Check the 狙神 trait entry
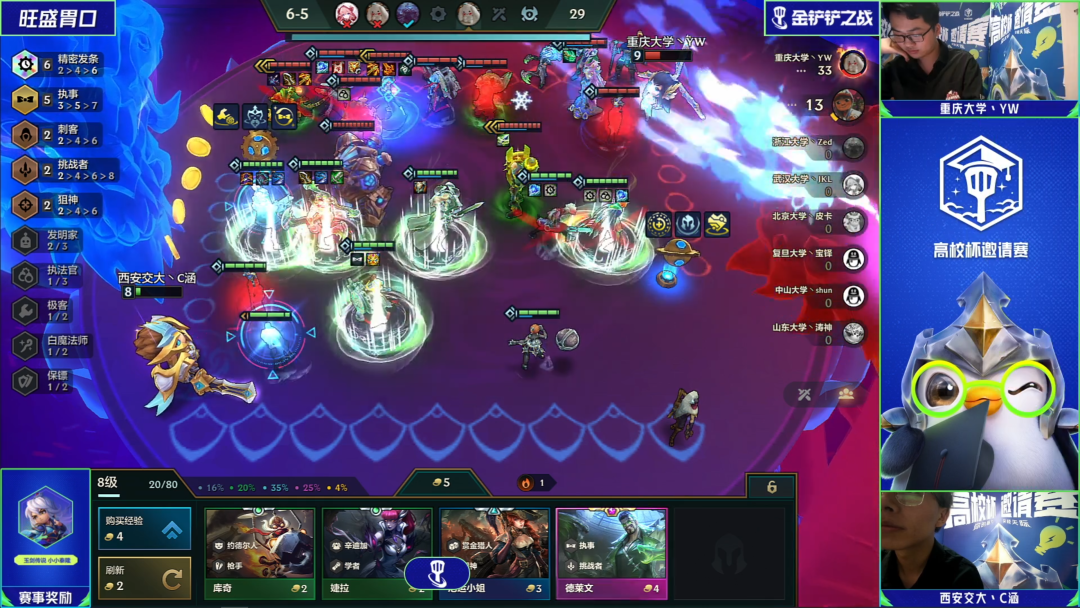1080x608 pixels. pyautogui.click(x=60, y=204)
